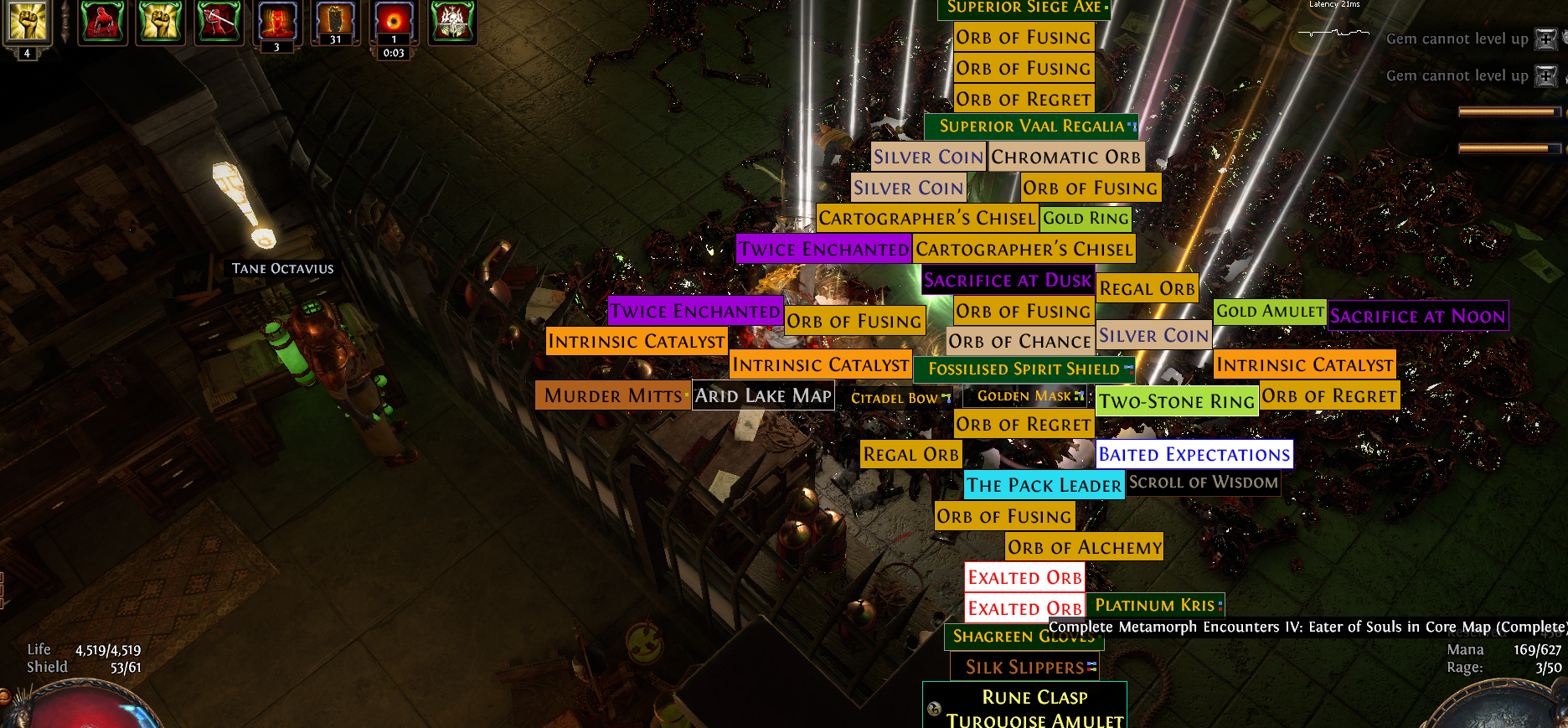Collect the Two-Stone Ring
Image resolution: width=1568 pixels, height=728 pixels.
point(1176,402)
